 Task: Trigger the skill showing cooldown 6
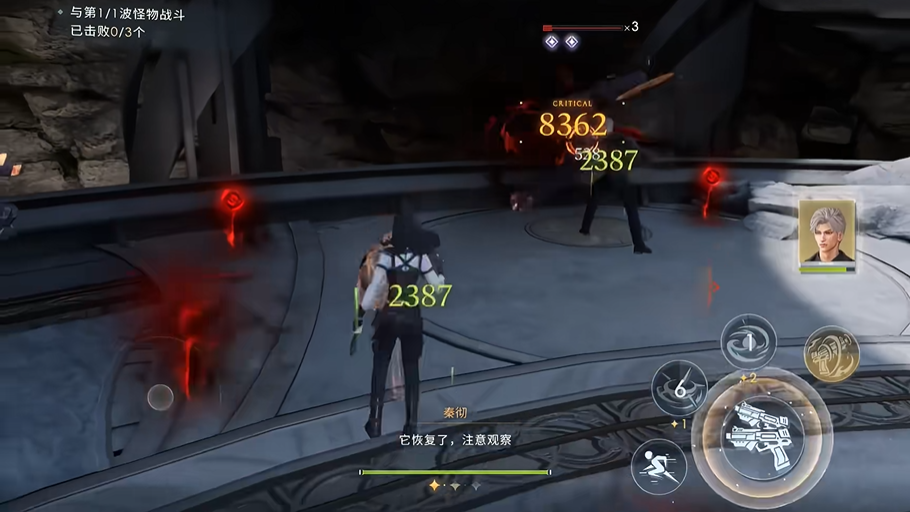point(680,388)
